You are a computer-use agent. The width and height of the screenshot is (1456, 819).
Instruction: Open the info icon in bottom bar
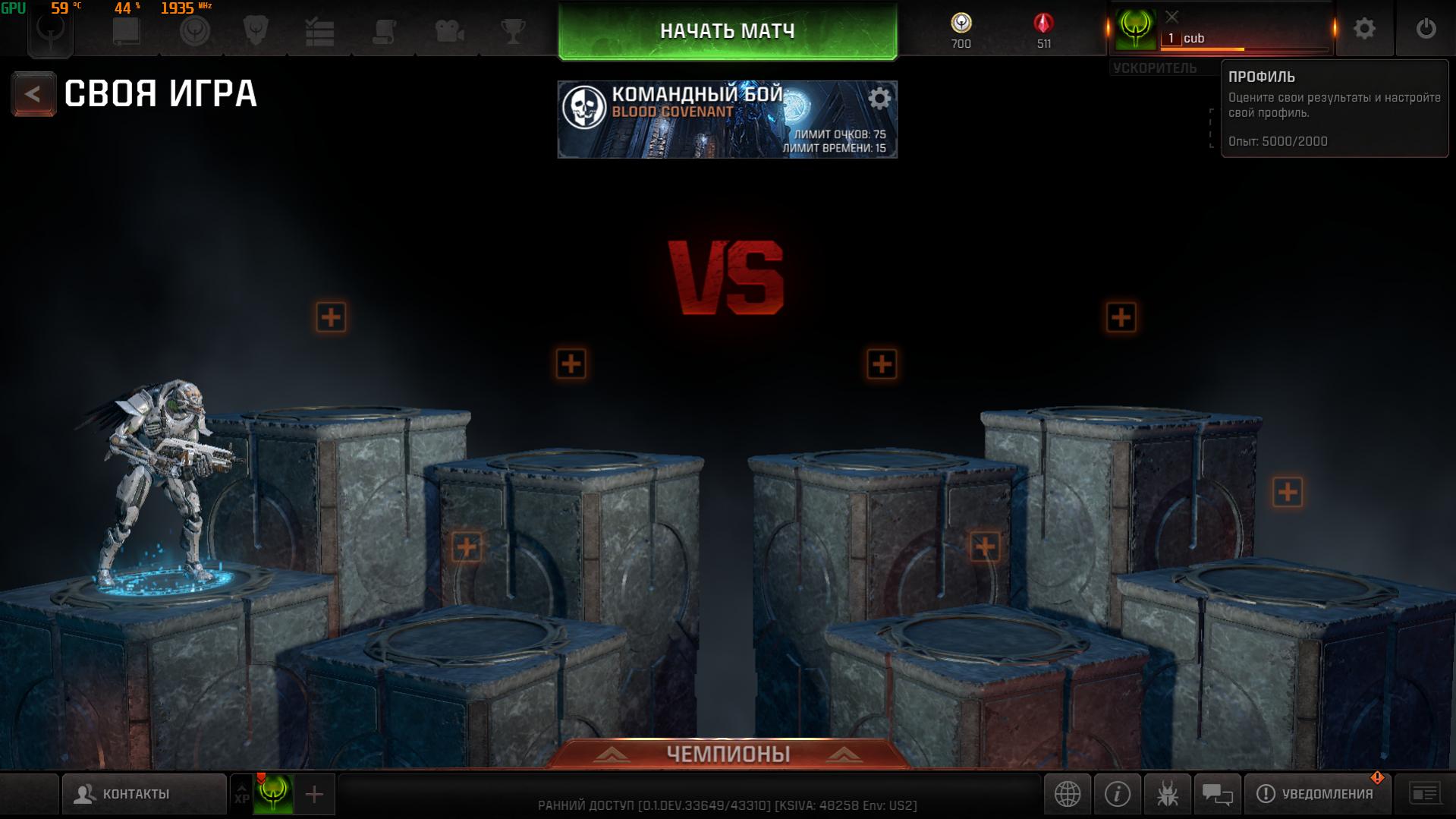pyautogui.click(x=1117, y=794)
